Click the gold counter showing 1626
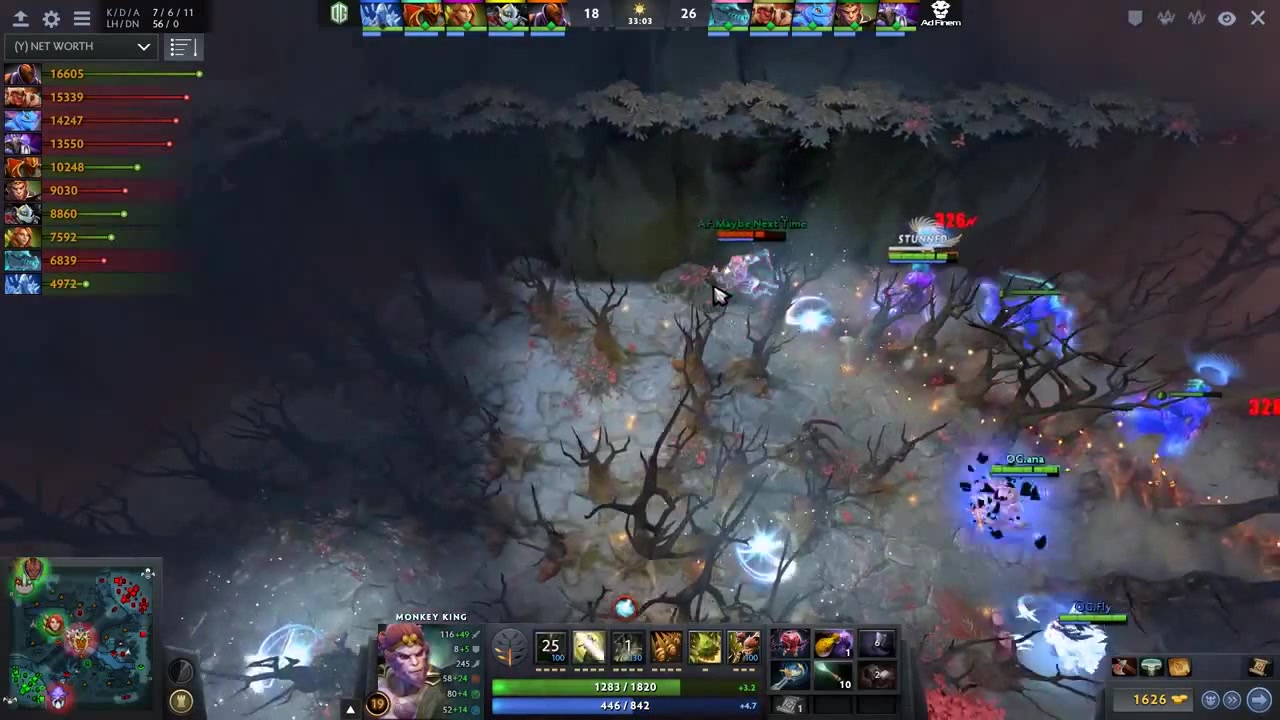The width and height of the screenshot is (1280, 720). tap(1151, 700)
